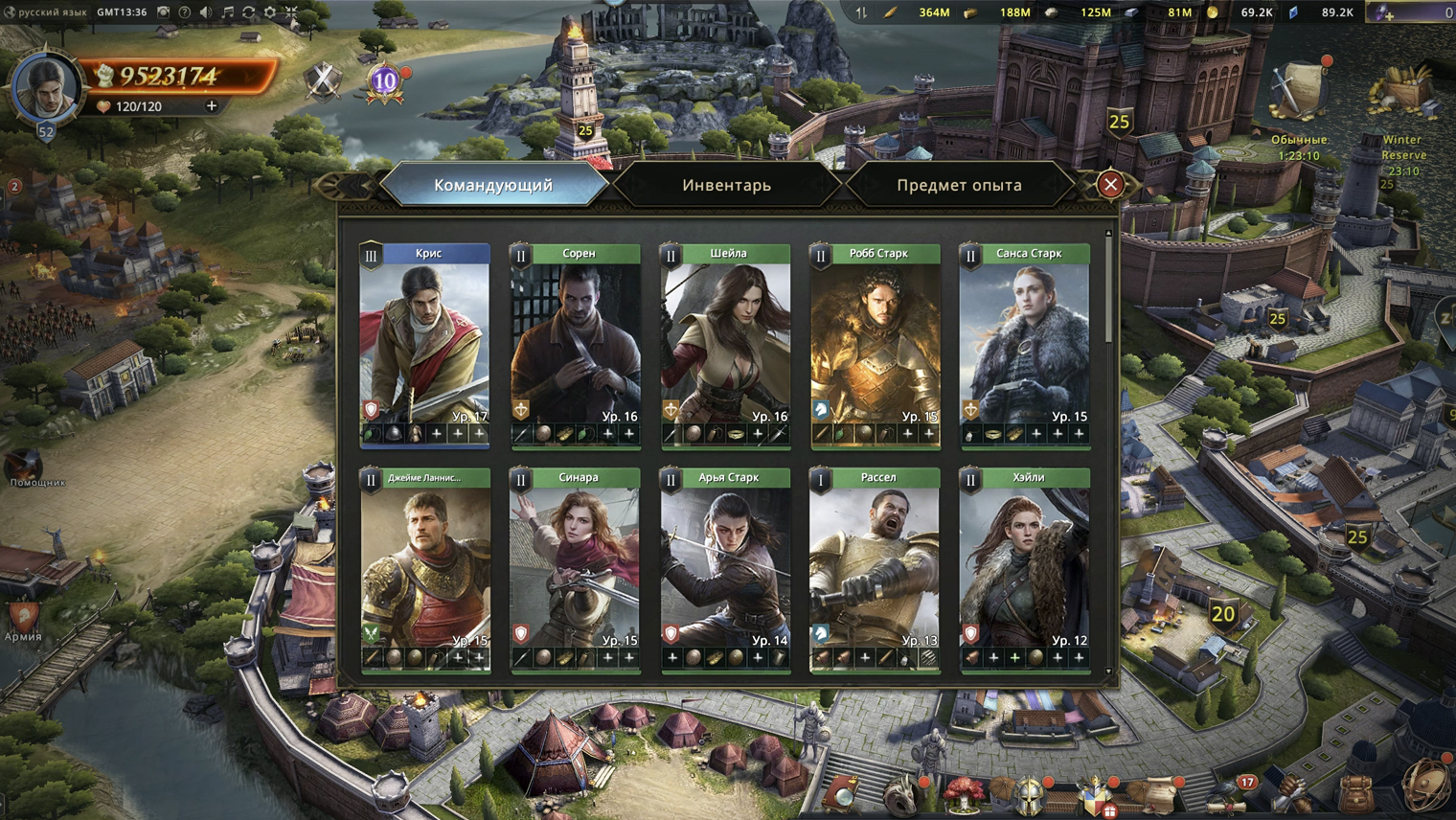1456x820 pixels.
Task: Add stamina with the plus button
Action: point(212,106)
